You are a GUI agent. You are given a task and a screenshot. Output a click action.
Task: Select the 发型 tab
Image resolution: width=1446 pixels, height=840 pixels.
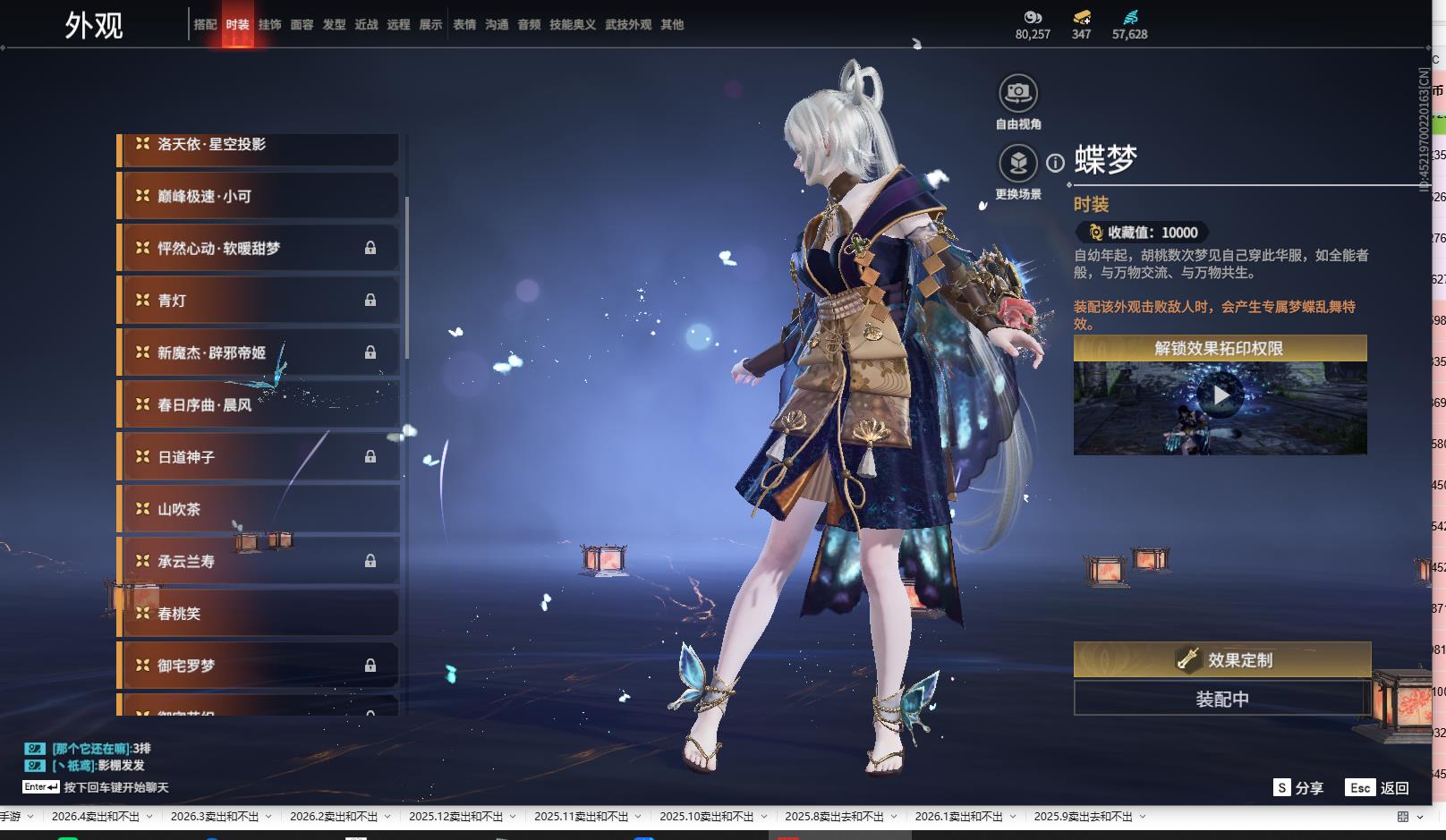[334, 25]
